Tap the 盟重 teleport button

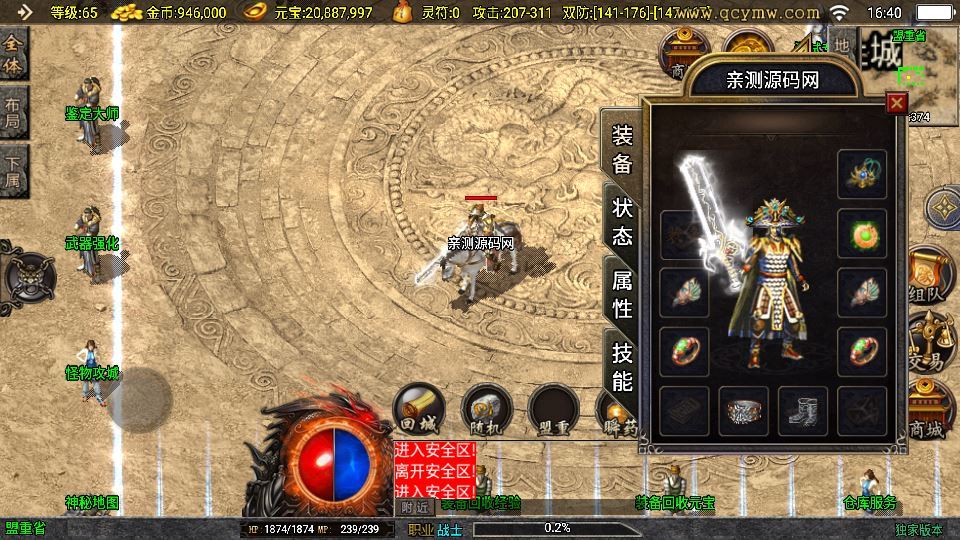point(555,410)
